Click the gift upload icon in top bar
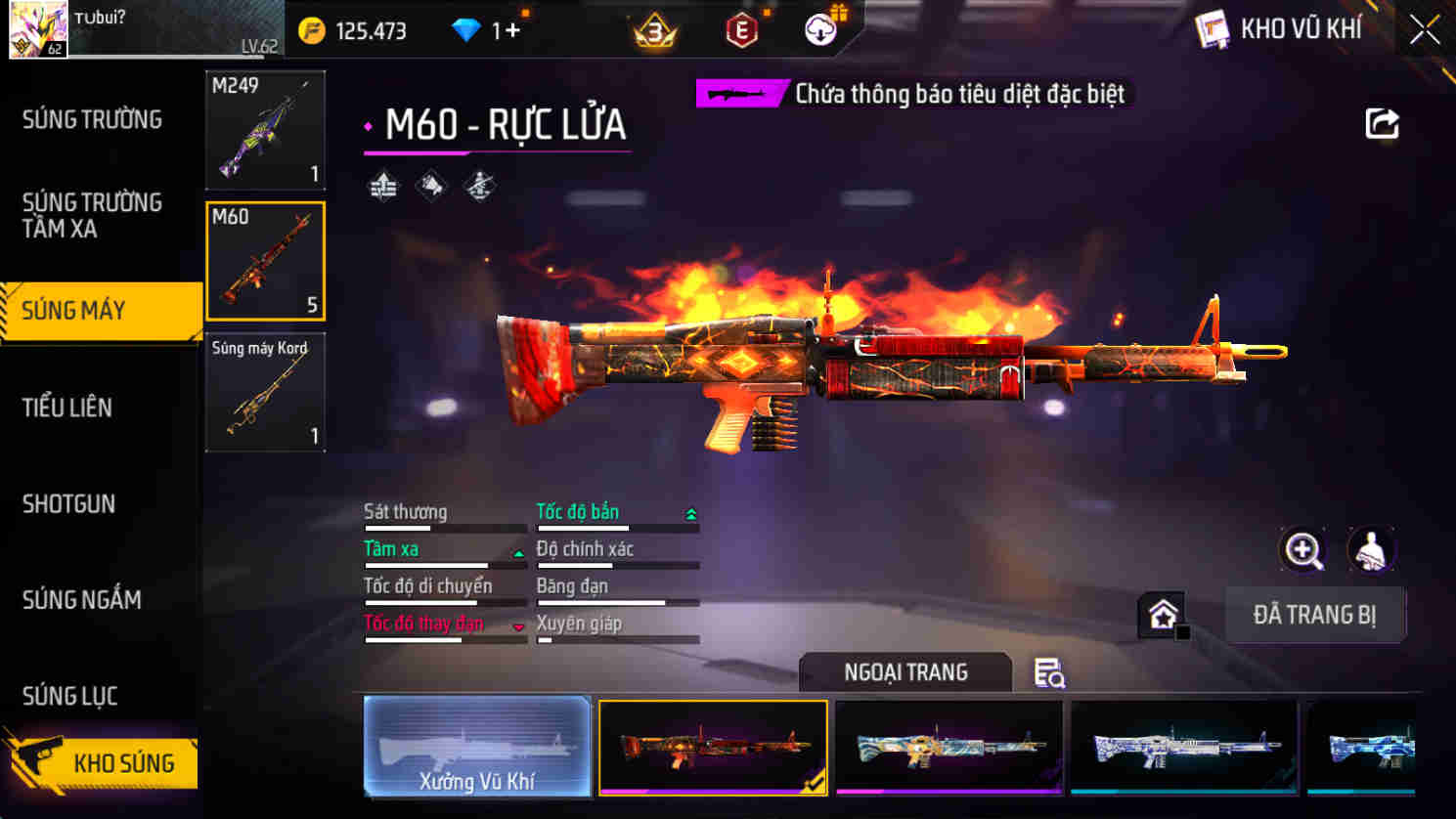The width and height of the screenshot is (1456, 819). pyautogui.click(x=821, y=28)
